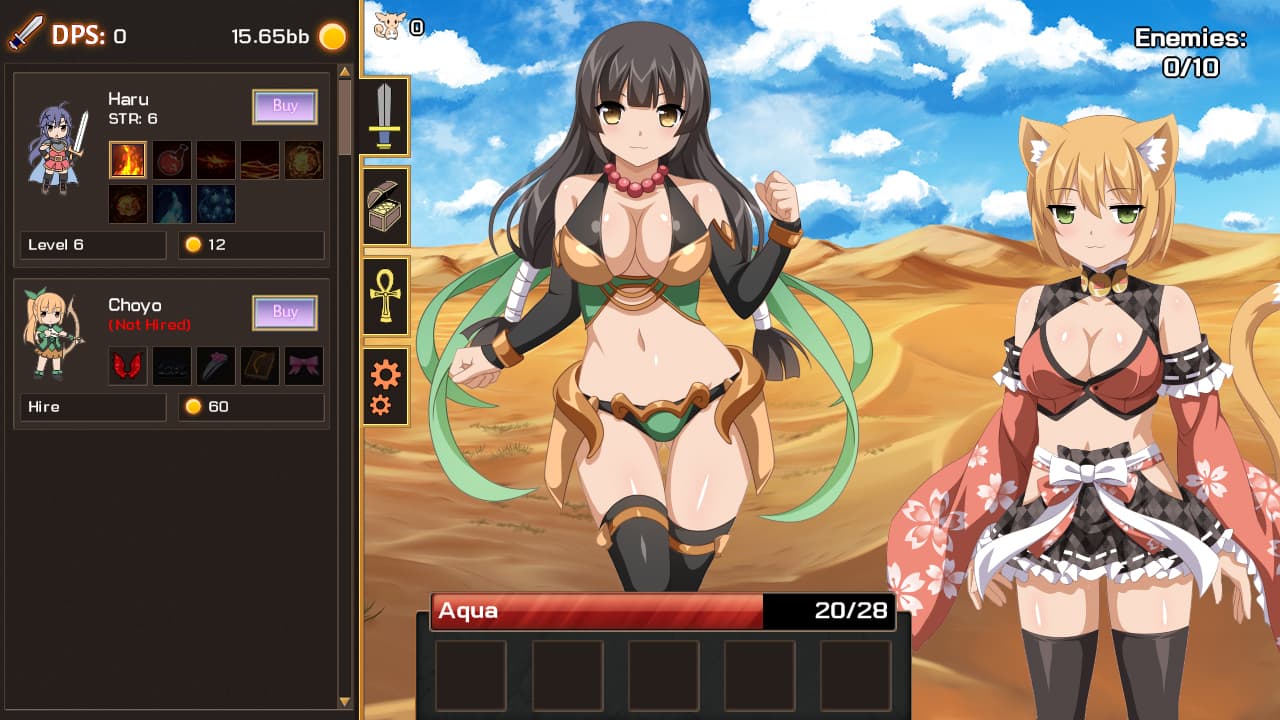Select Choyo's feather skill icon

pyautogui.click(x=215, y=365)
